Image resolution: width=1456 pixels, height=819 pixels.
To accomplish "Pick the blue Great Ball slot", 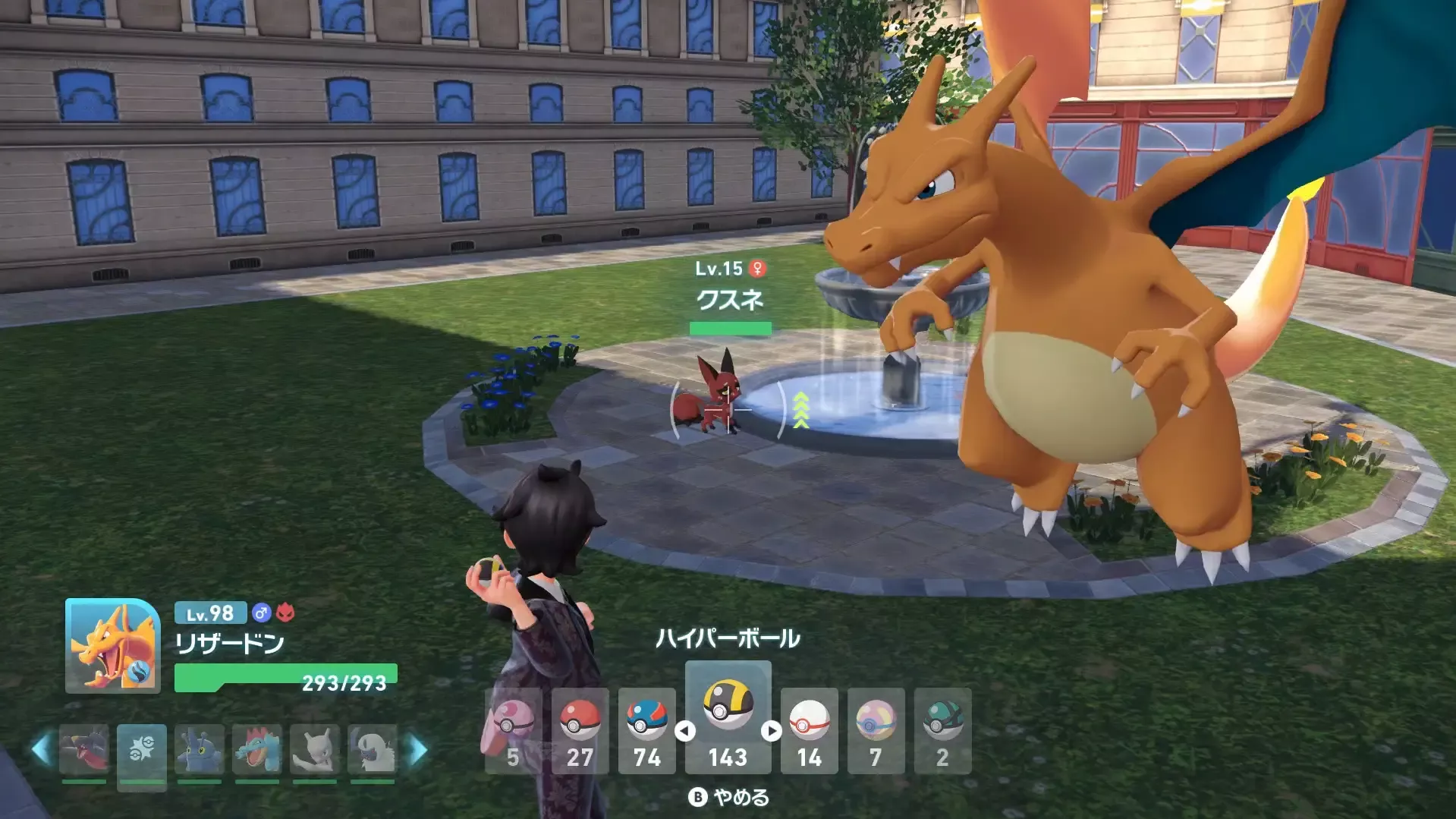I will (x=646, y=730).
